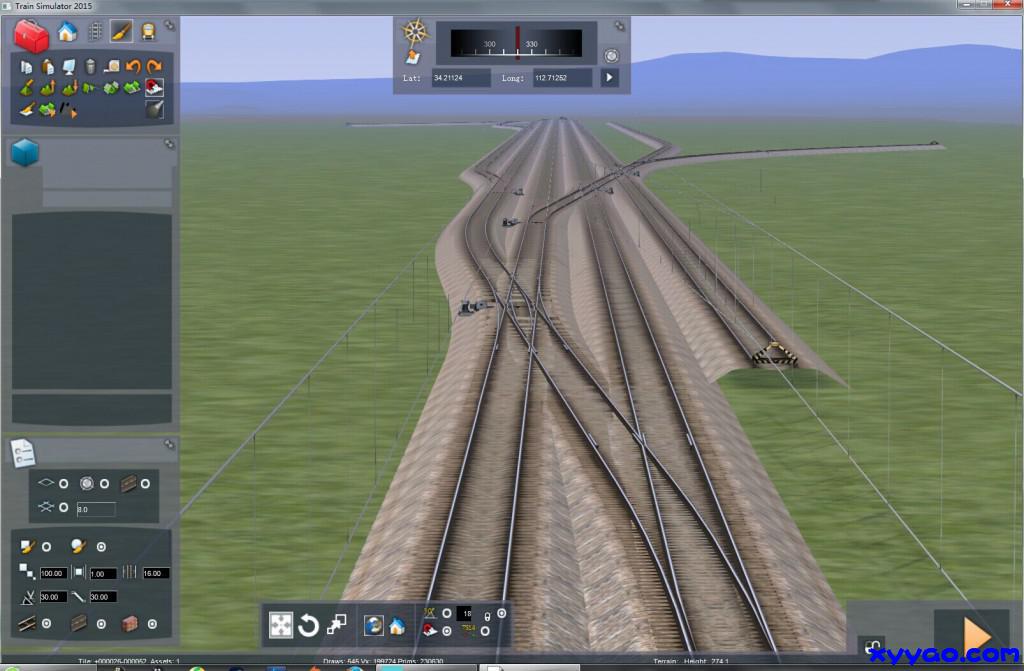Image resolution: width=1024 pixels, height=671 pixels.
Task: Click the four-arrow move tool
Action: tap(281, 626)
